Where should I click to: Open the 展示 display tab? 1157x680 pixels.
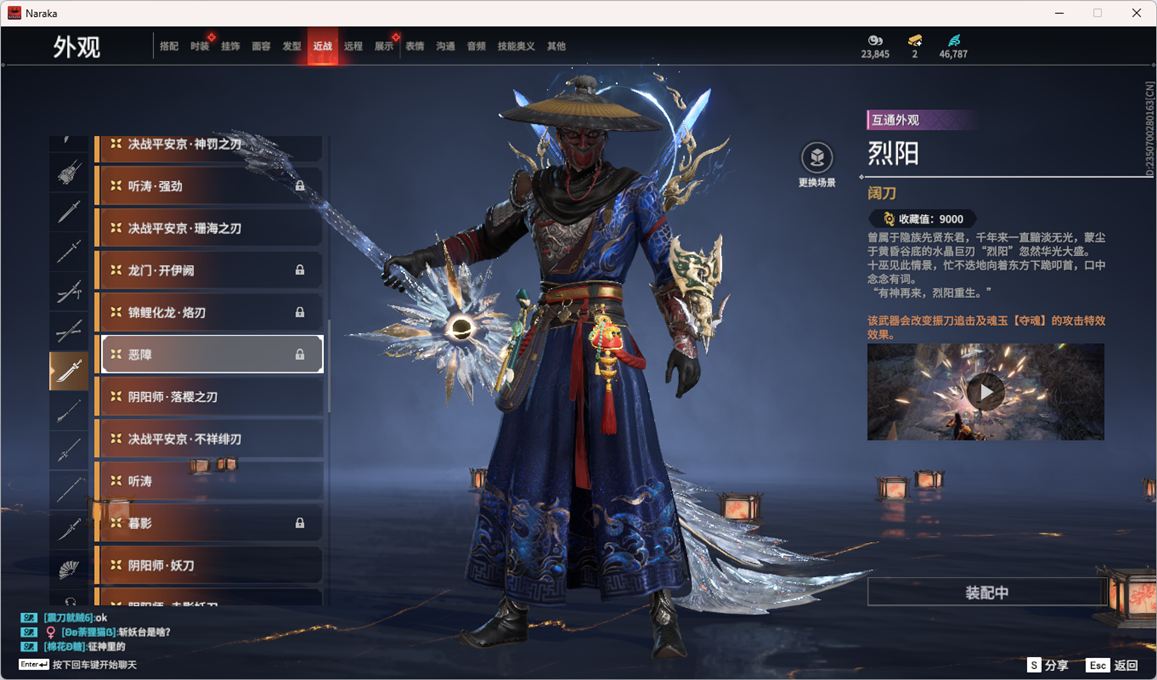[x=384, y=46]
